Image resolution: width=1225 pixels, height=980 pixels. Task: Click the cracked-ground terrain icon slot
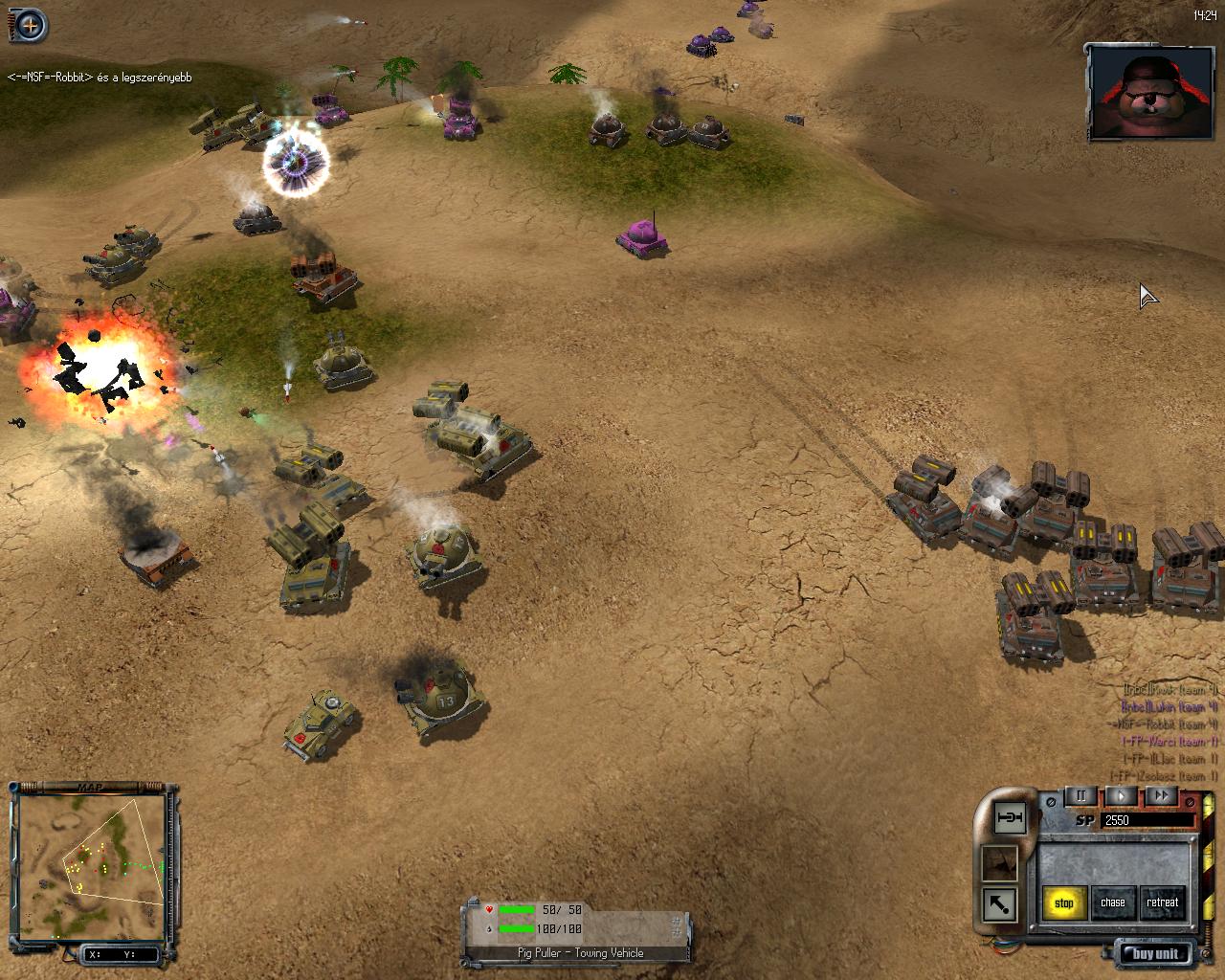(x=1000, y=861)
